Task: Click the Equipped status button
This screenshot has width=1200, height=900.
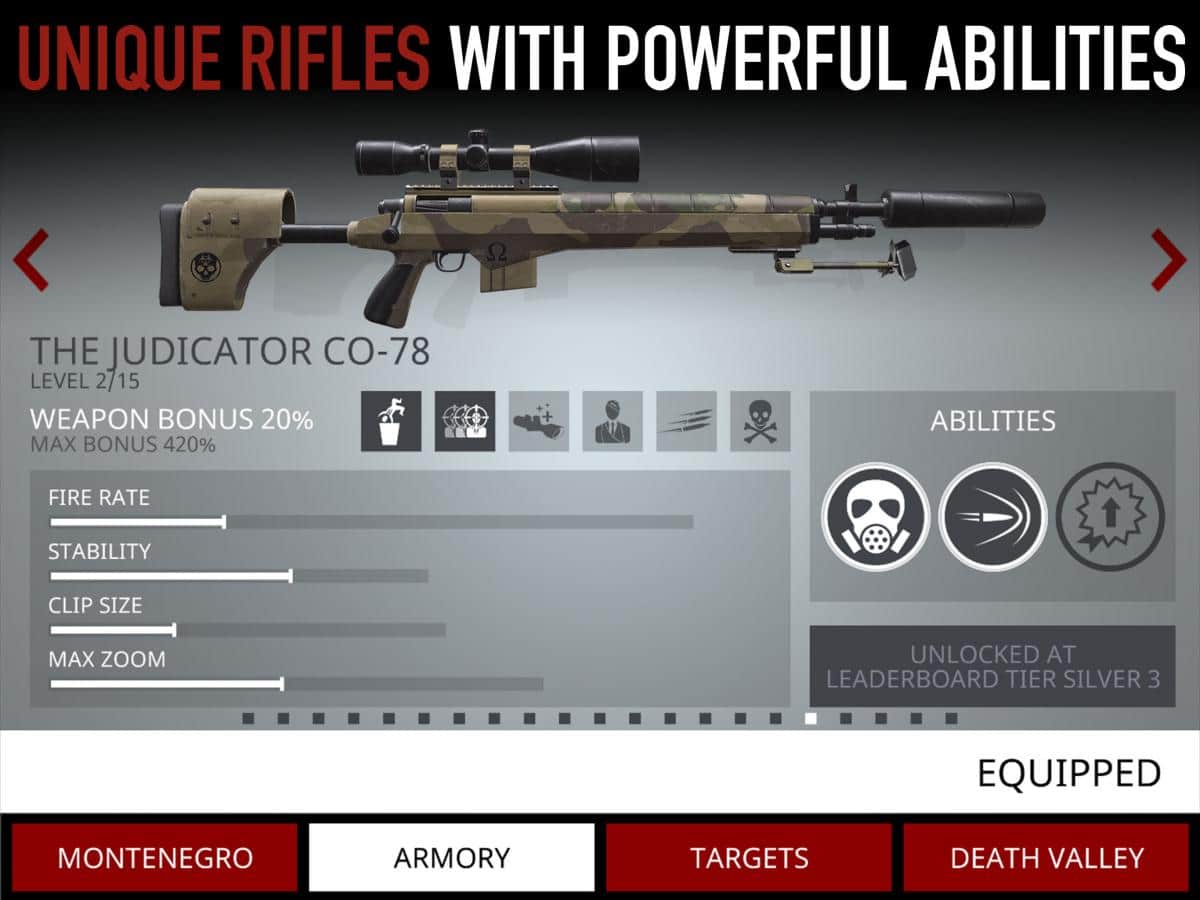Action: (1068, 773)
